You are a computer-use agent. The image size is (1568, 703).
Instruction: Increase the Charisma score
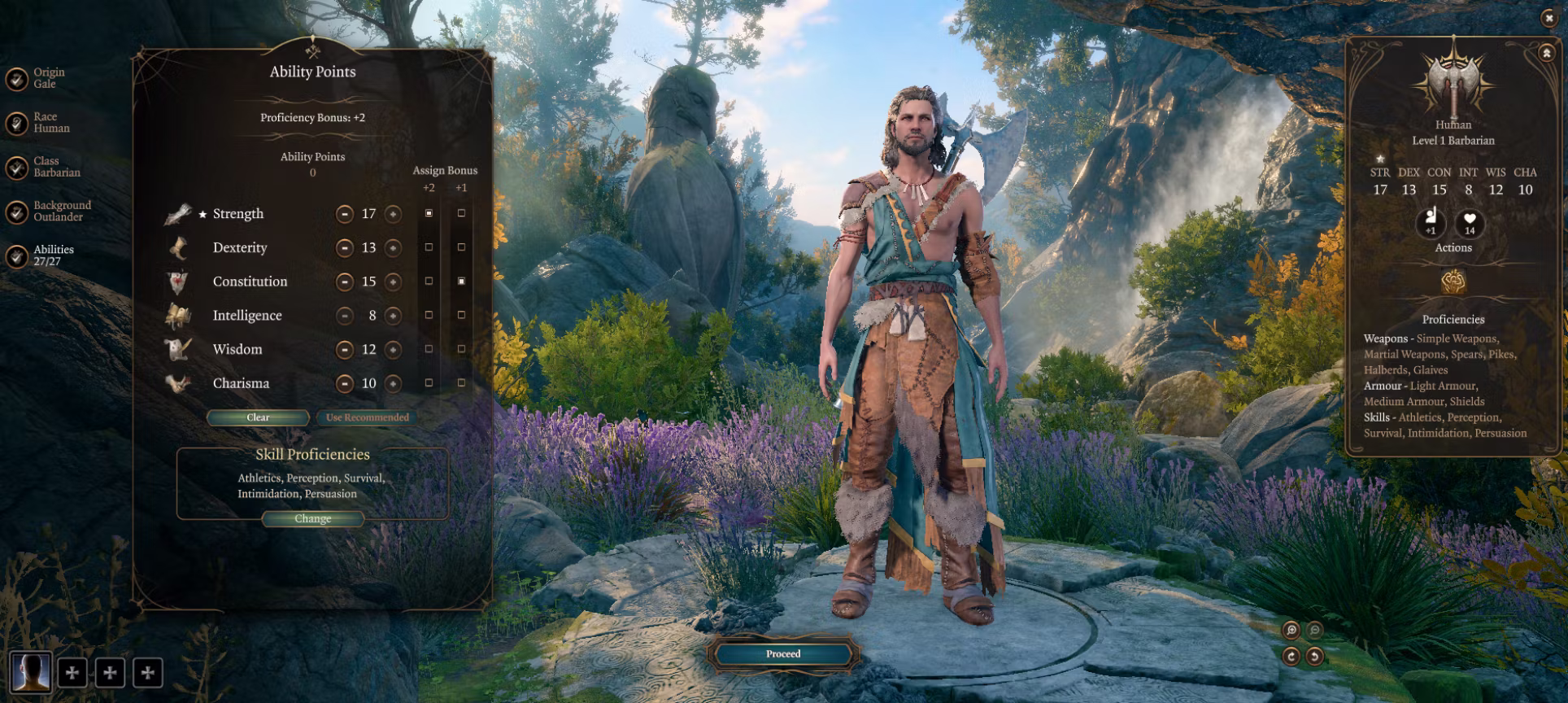point(394,383)
